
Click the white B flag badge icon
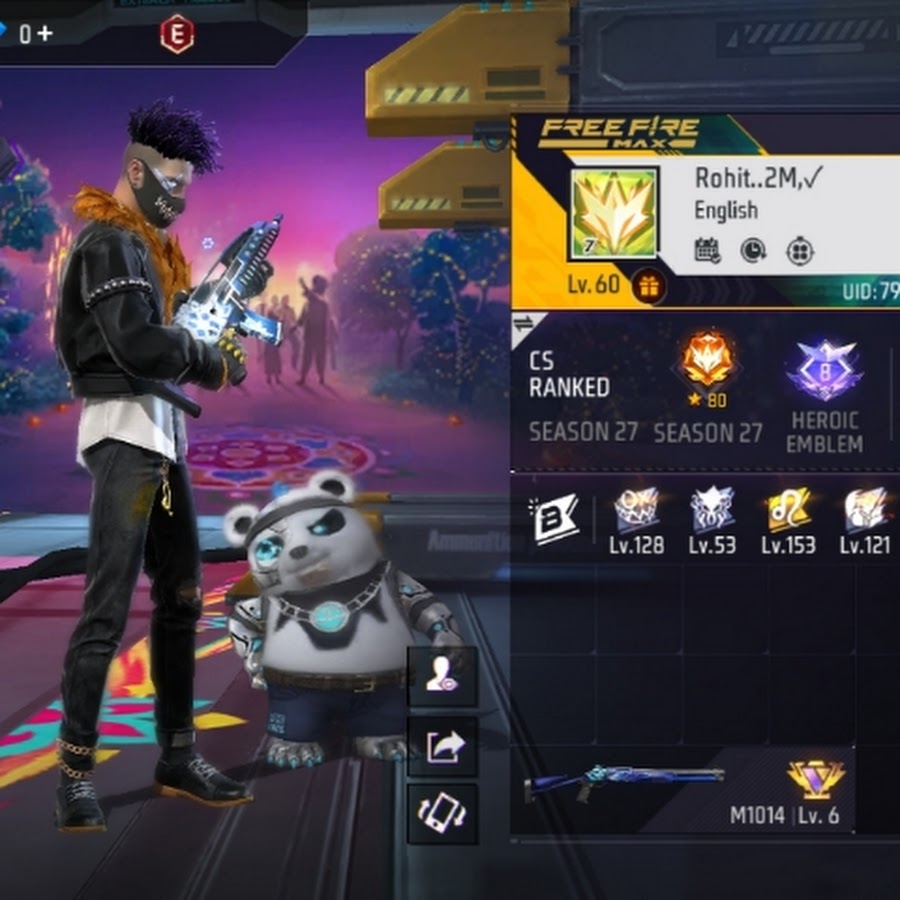pyautogui.click(x=556, y=520)
